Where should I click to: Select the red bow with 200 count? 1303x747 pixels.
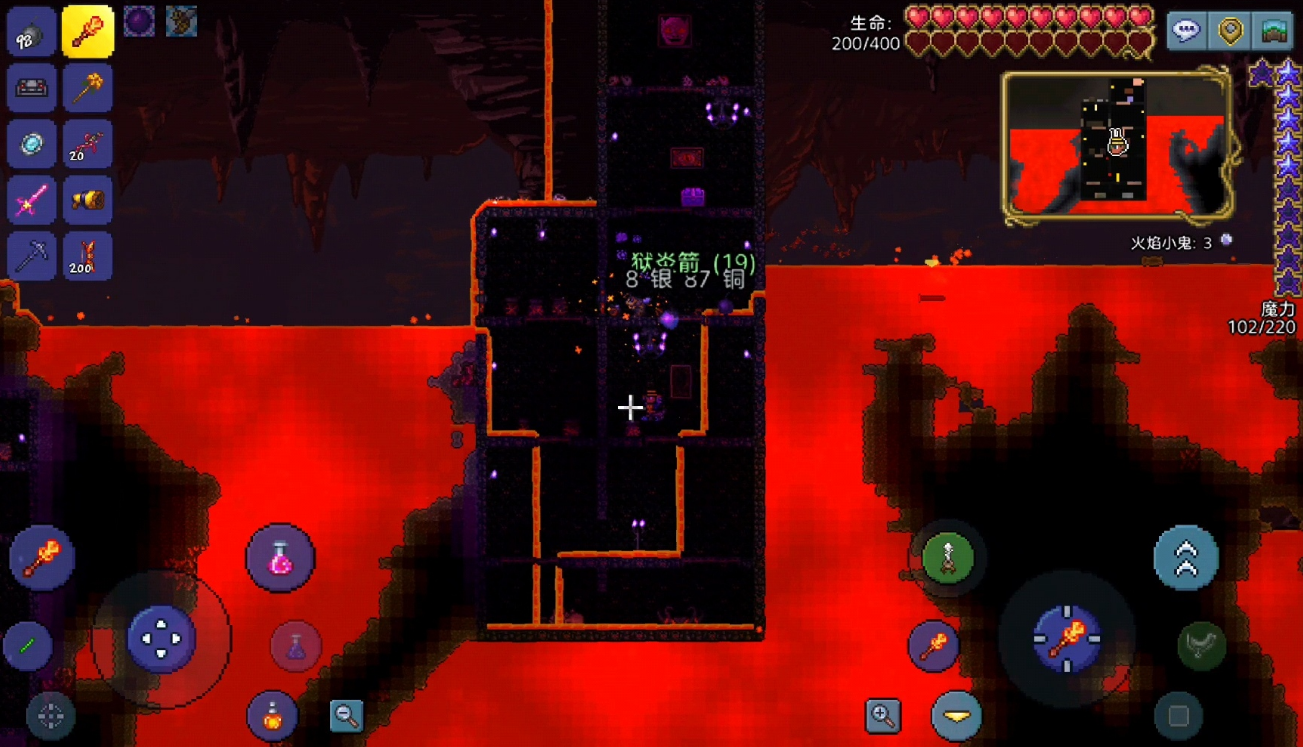click(x=88, y=257)
